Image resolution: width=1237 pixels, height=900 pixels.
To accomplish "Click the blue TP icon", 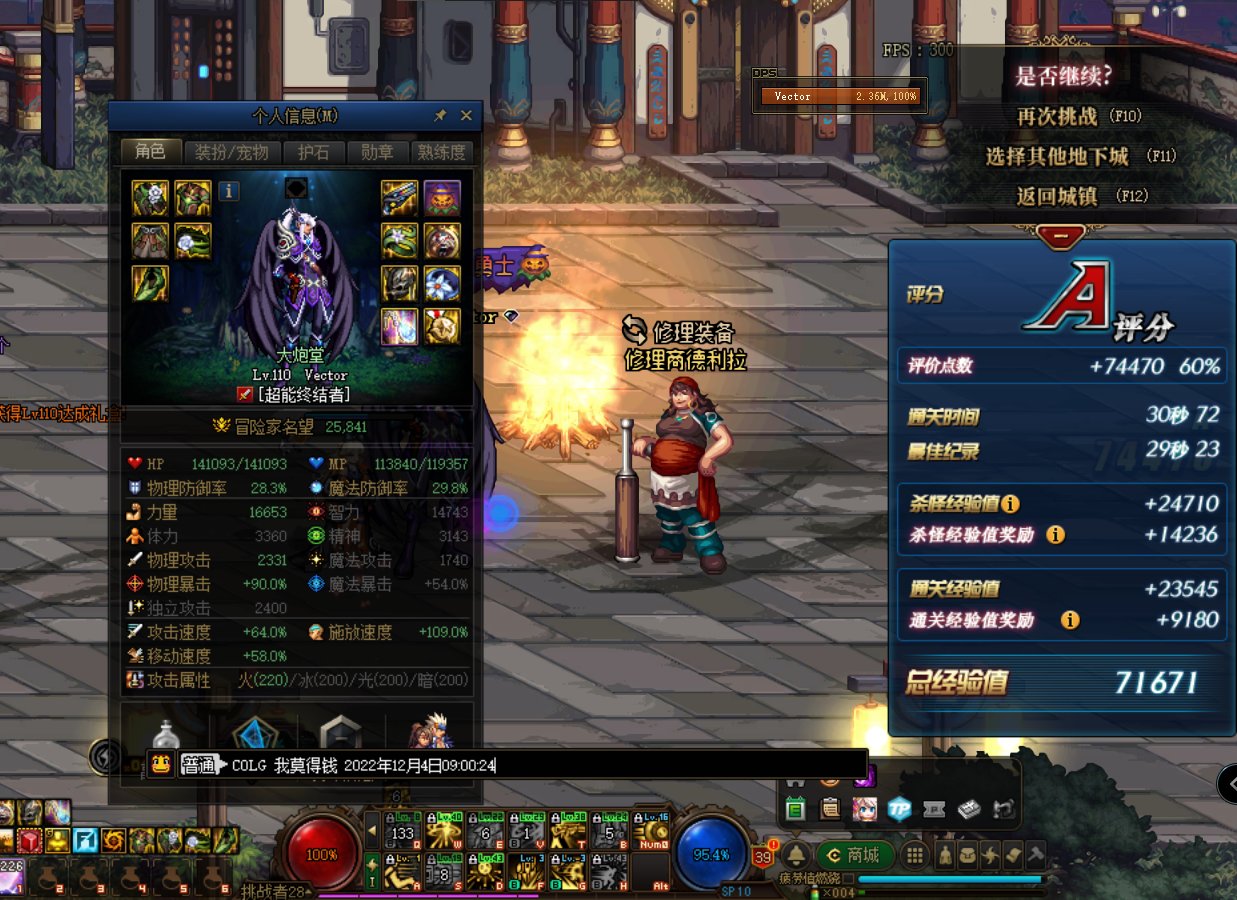I will (x=899, y=809).
